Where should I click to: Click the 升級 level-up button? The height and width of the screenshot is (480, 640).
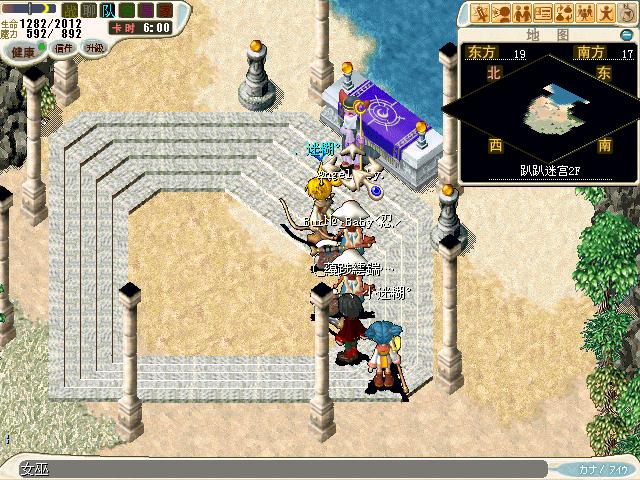pyautogui.click(x=95, y=47)
